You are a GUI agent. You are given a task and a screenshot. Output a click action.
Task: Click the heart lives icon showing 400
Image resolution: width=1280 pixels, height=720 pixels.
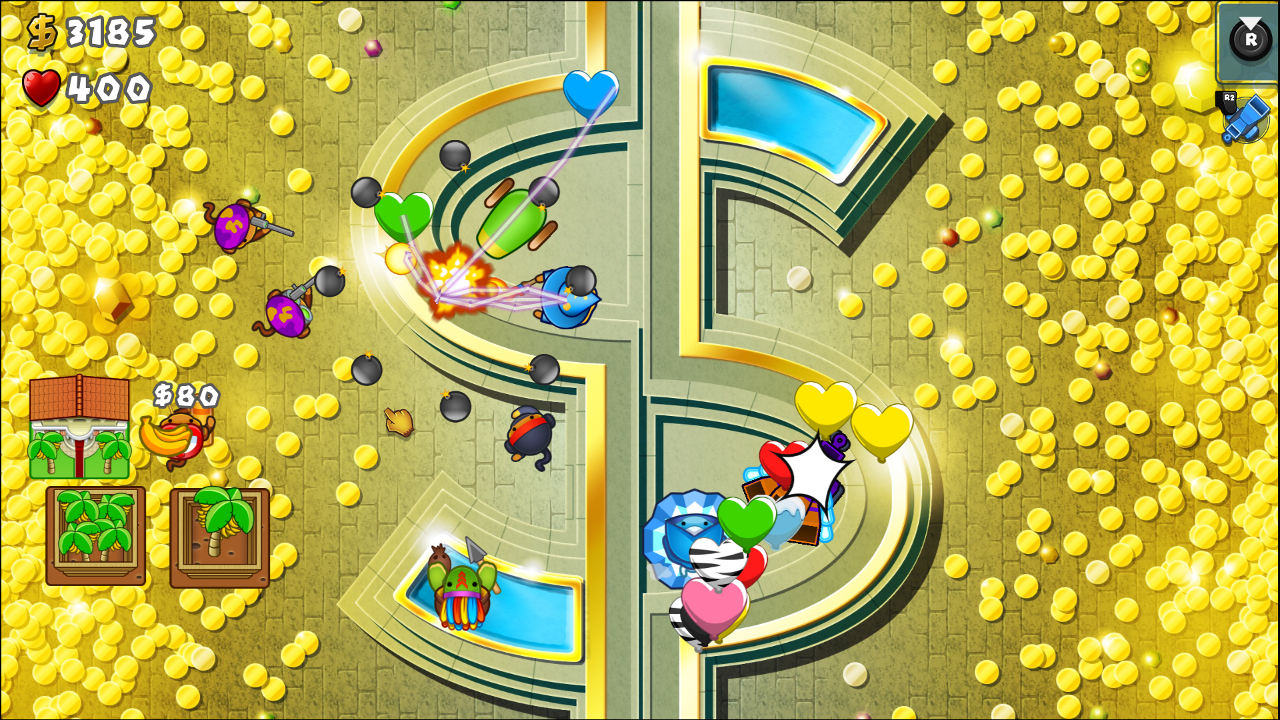(40, 85)
